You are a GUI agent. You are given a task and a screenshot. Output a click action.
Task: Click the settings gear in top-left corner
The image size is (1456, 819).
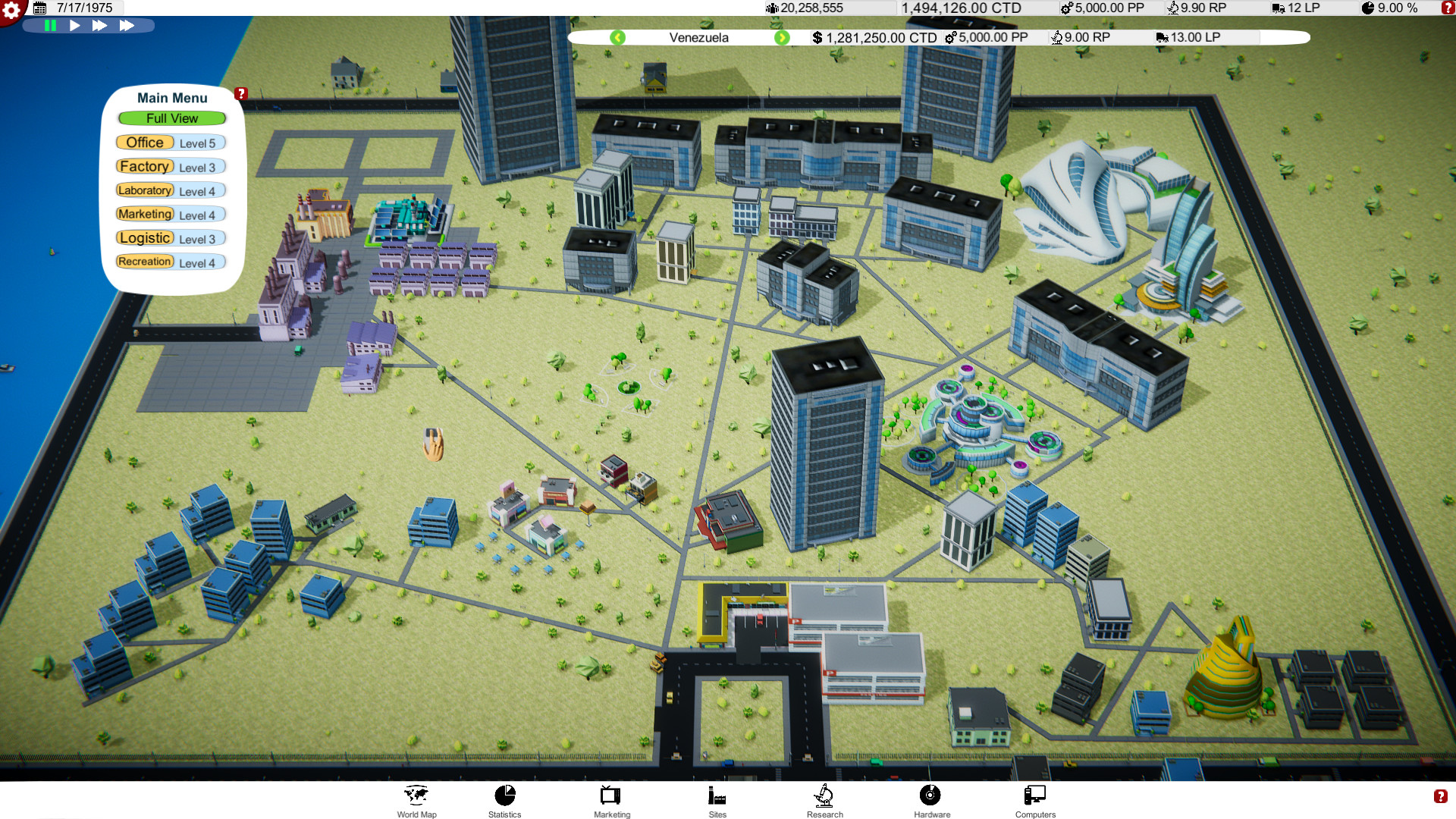[10, 8]
